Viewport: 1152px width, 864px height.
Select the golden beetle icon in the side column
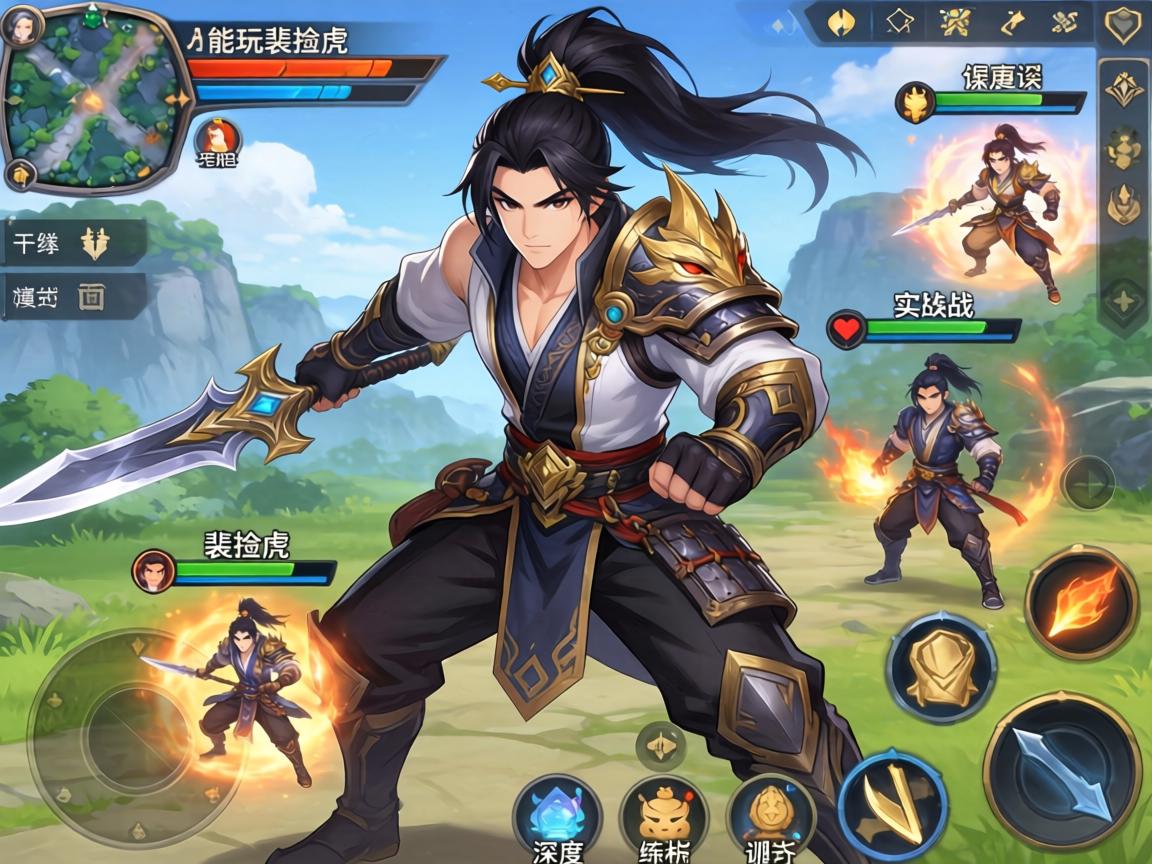coord(1123,148)
